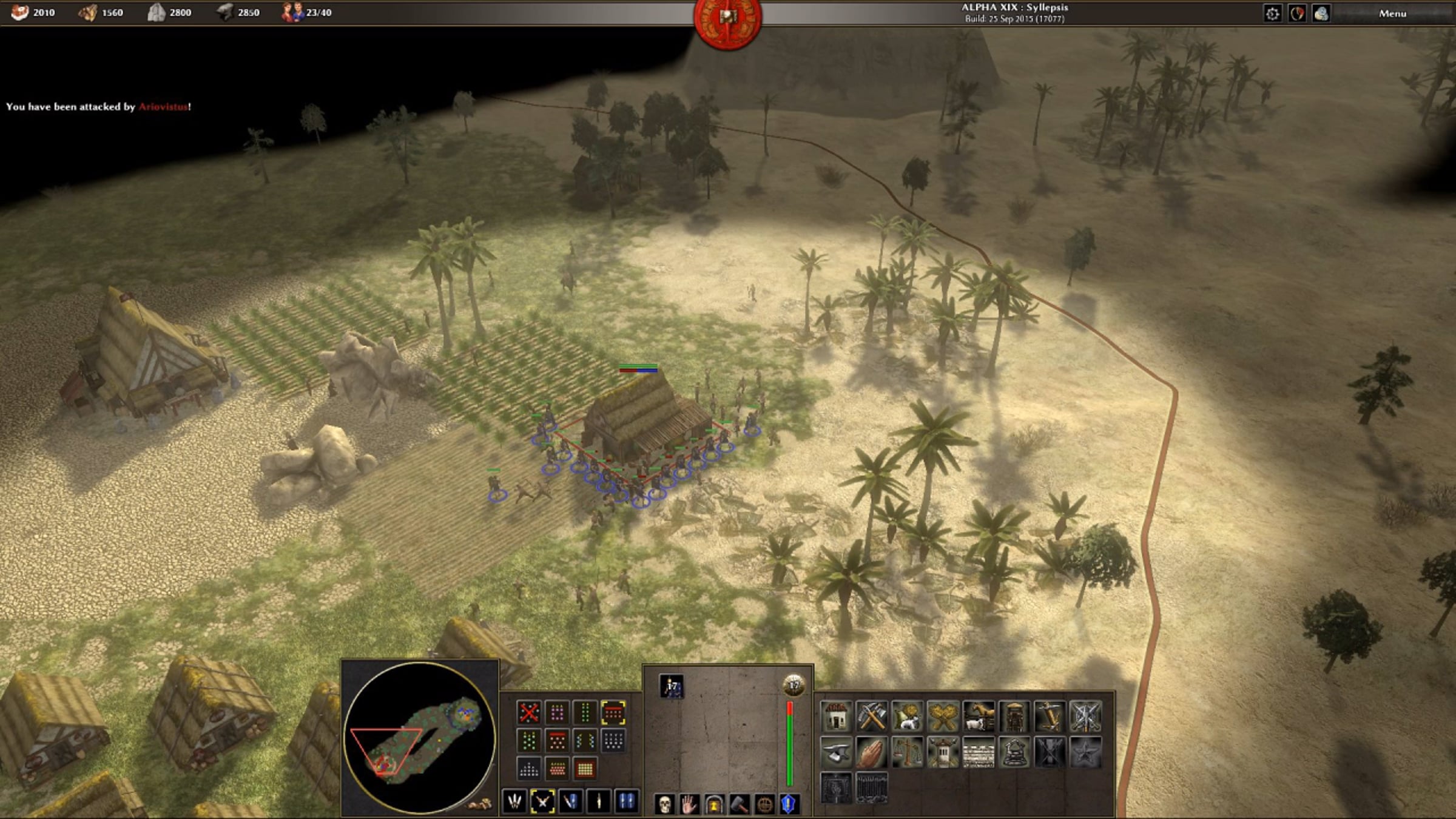
Task: Choose the anvil blacksmith building
Action: tap(836, 752)
